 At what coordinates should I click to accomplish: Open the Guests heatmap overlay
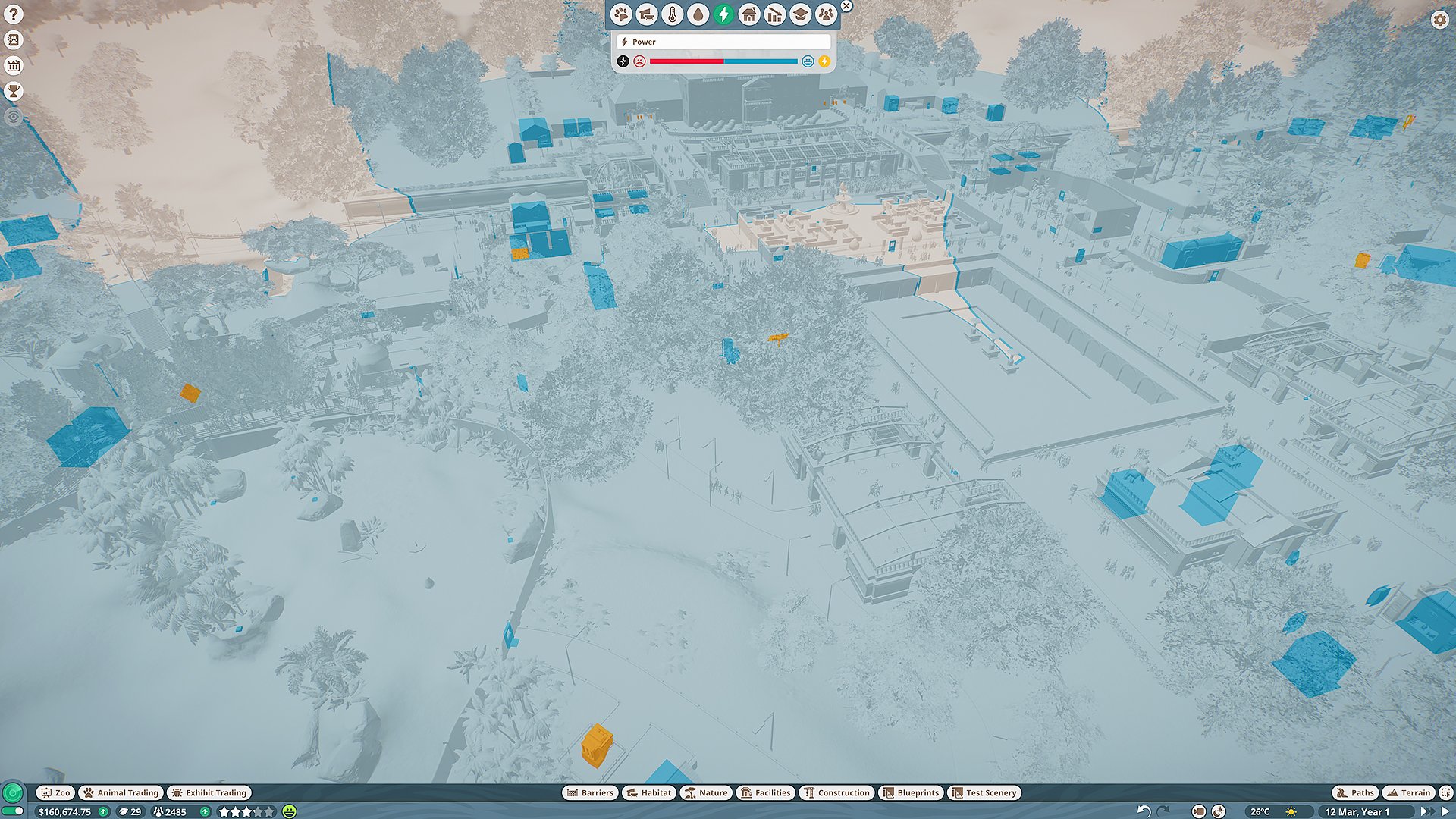click(825, 13)
